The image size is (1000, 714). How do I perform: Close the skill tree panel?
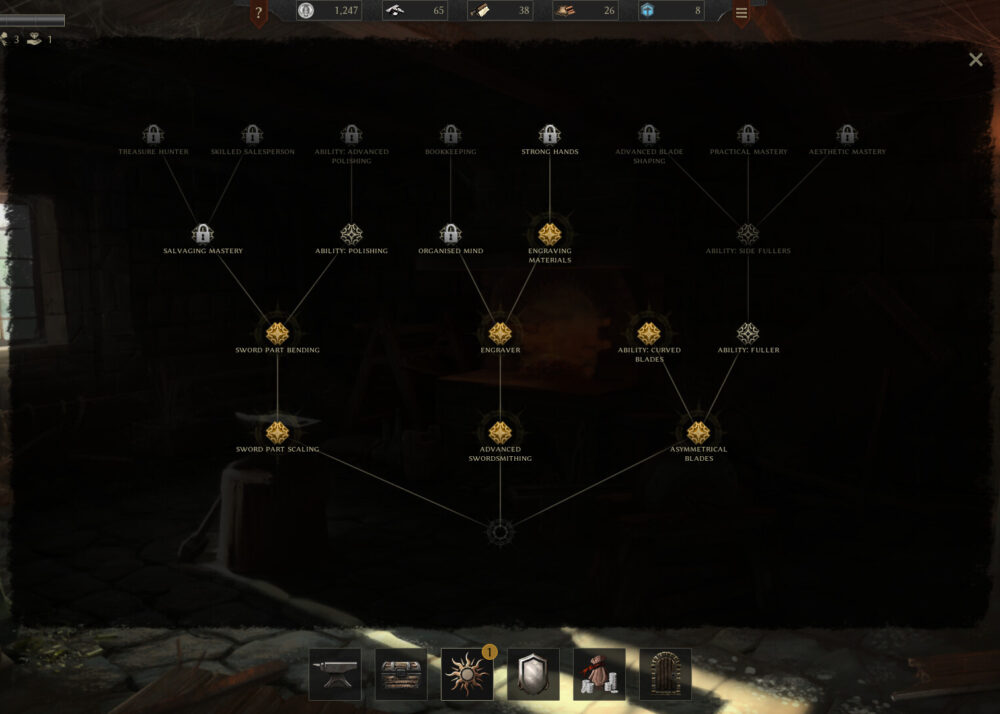[975, 60]
